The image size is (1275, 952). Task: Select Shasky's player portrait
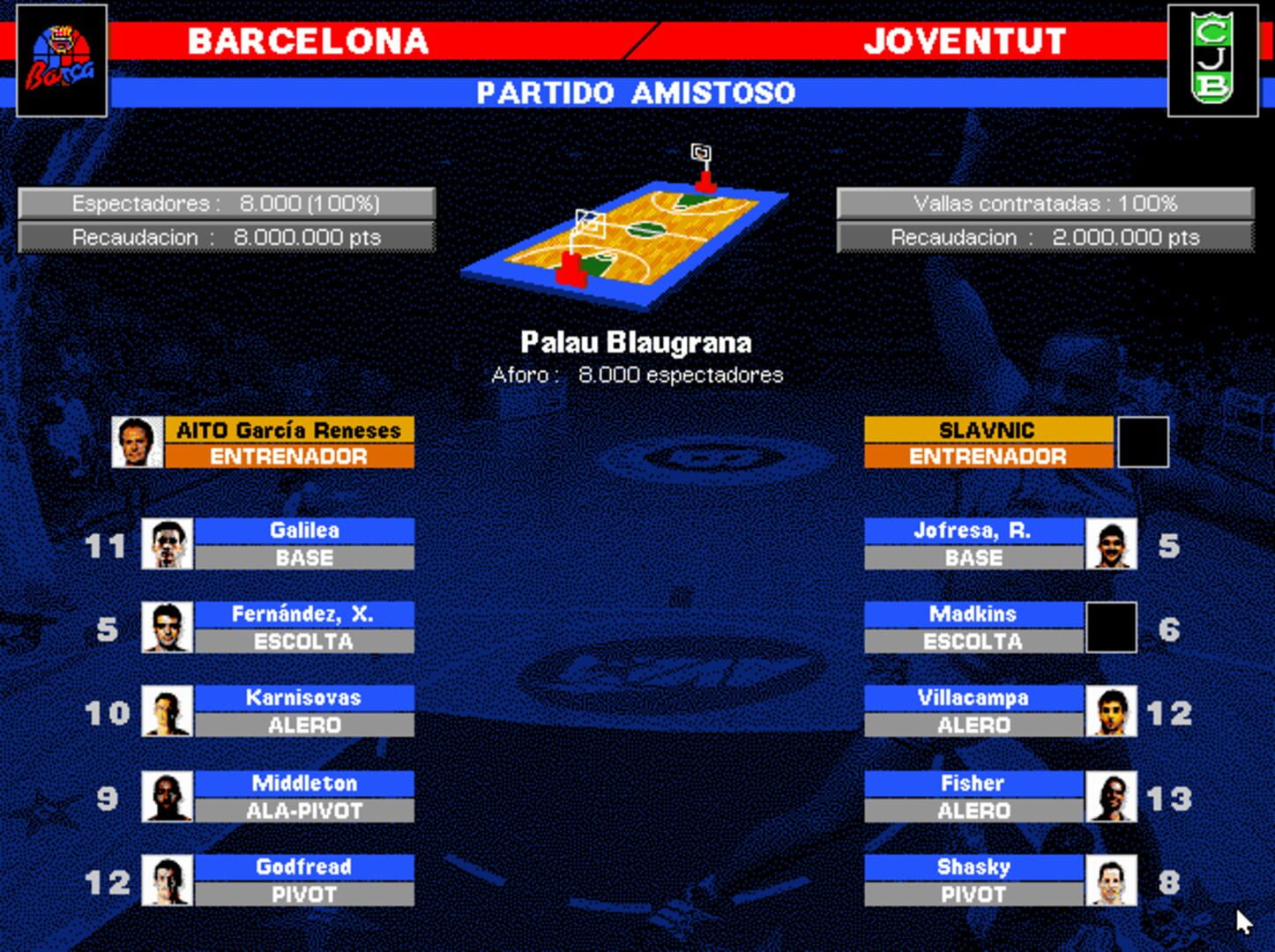1112,880
